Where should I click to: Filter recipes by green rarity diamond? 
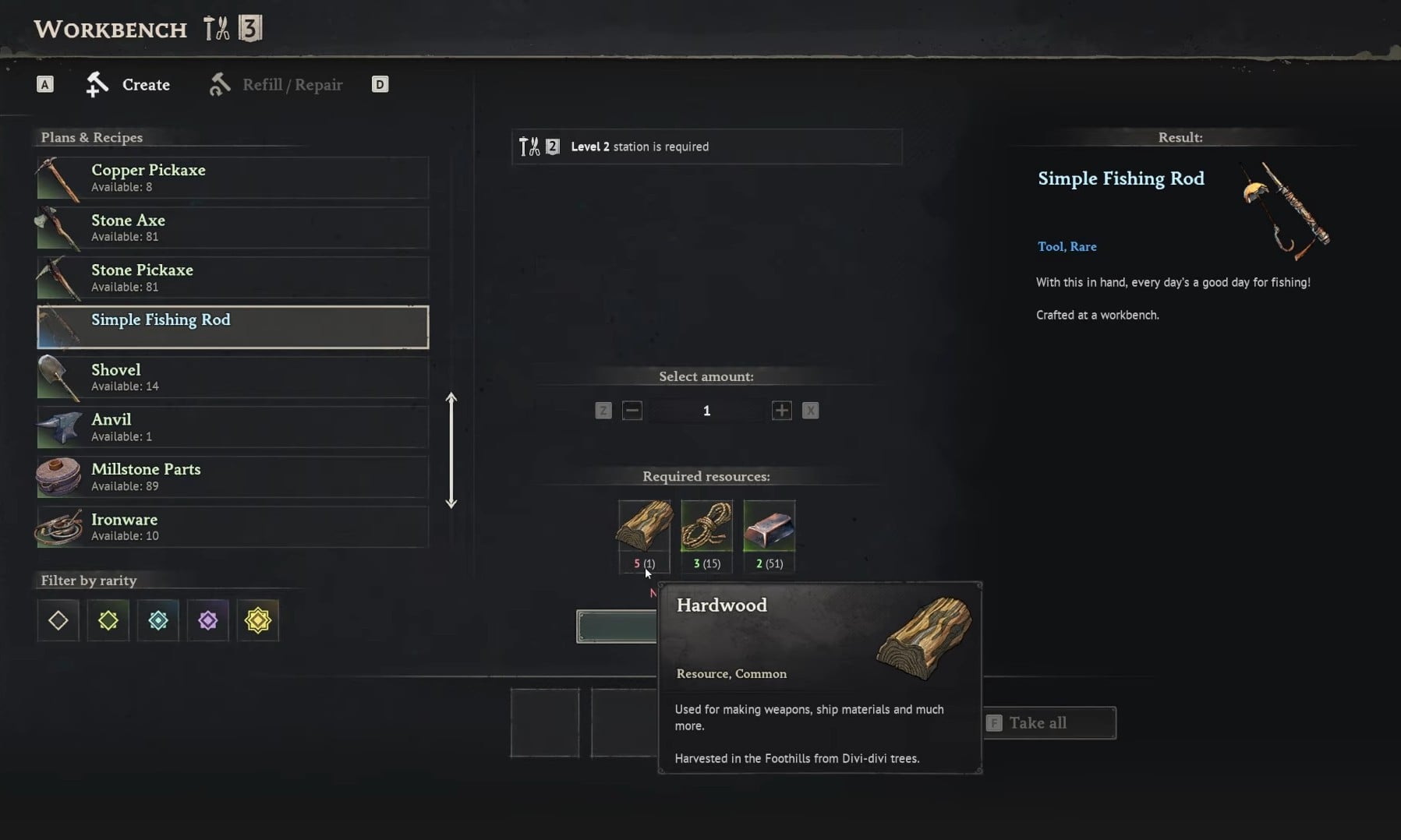tap(108, 620)
